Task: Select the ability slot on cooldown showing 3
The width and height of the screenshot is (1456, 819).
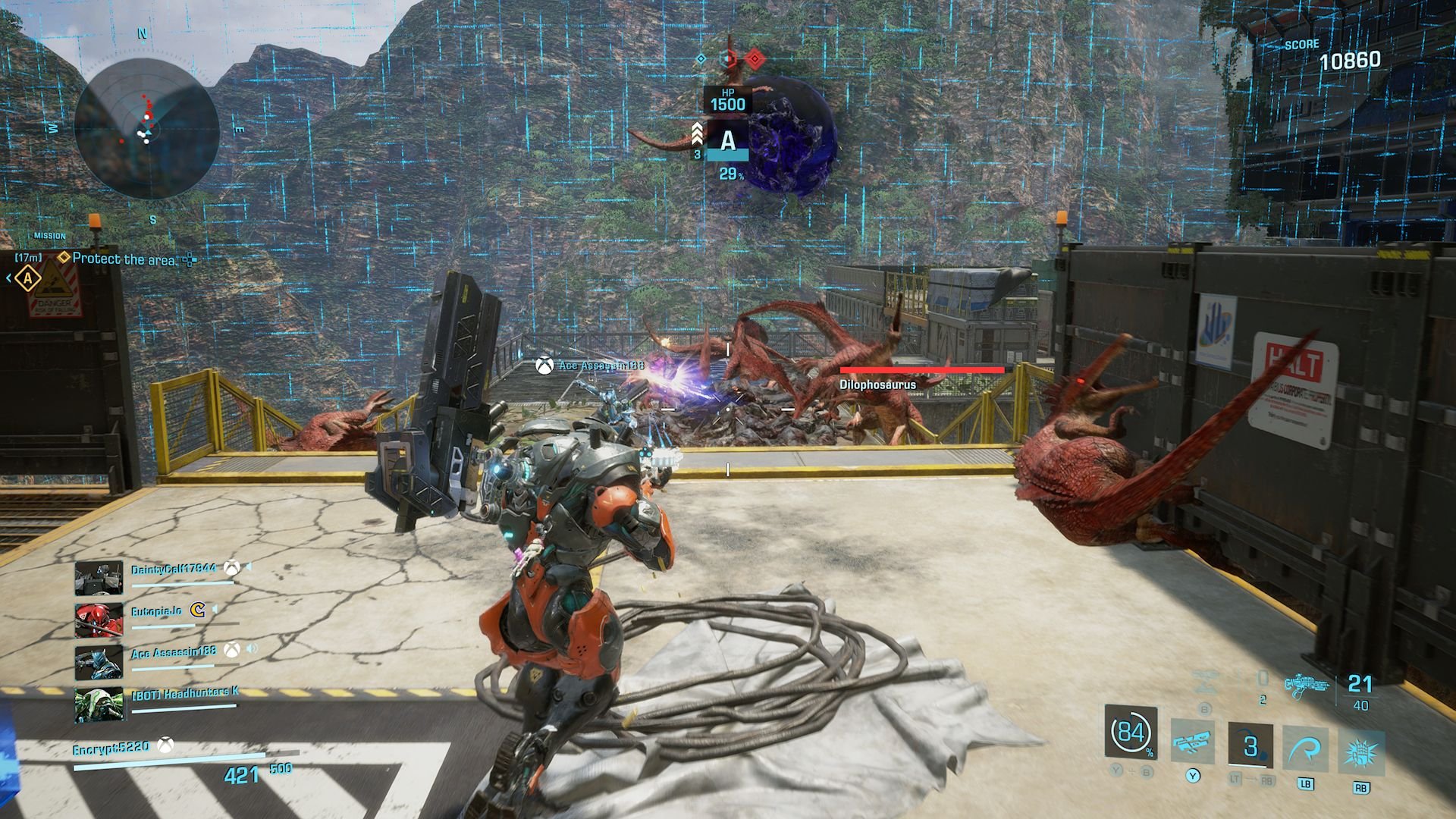Action: click(1250, 745)
